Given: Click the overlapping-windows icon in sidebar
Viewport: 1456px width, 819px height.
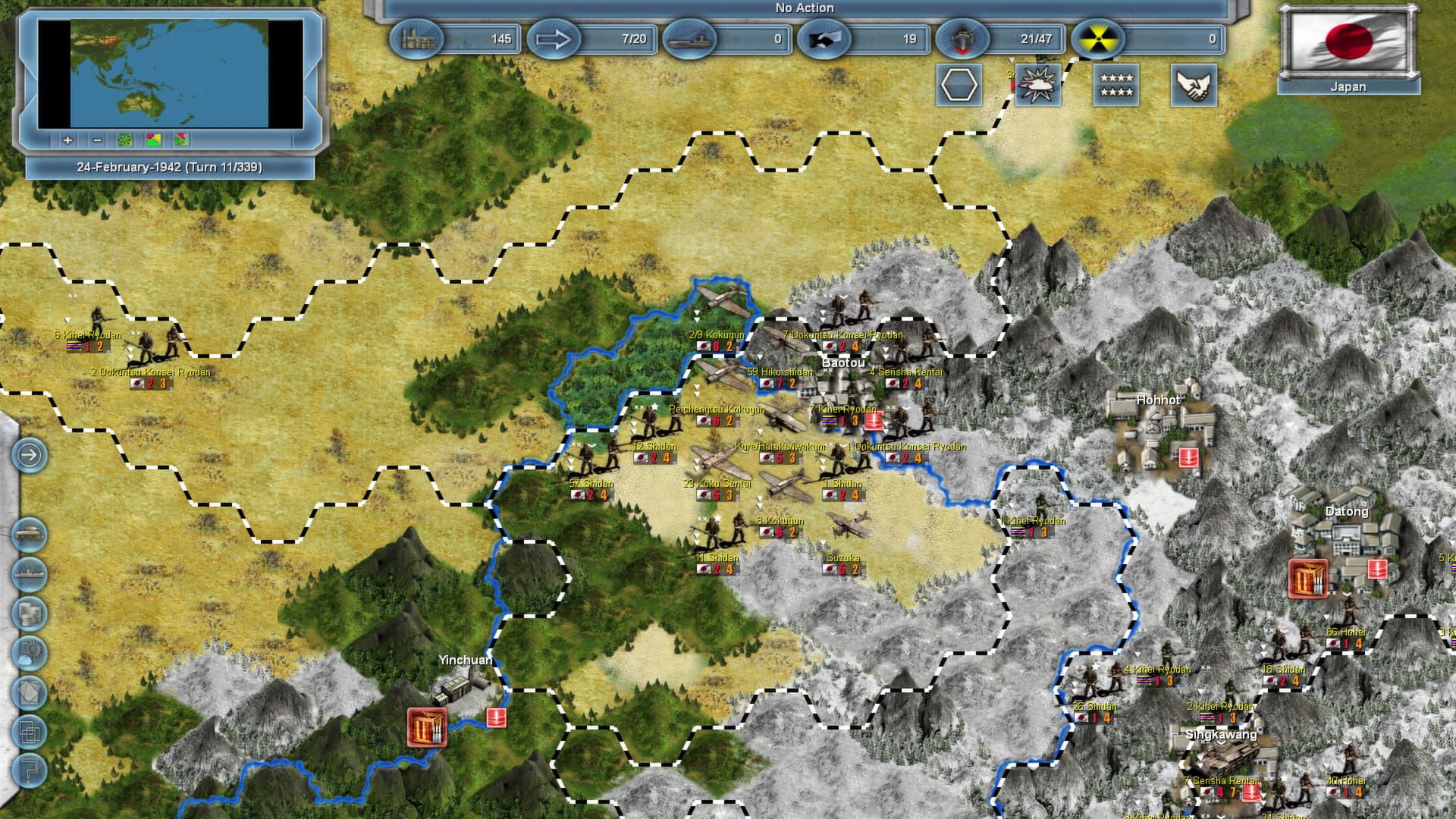Looking at the screenshot, I should (30, 733).
